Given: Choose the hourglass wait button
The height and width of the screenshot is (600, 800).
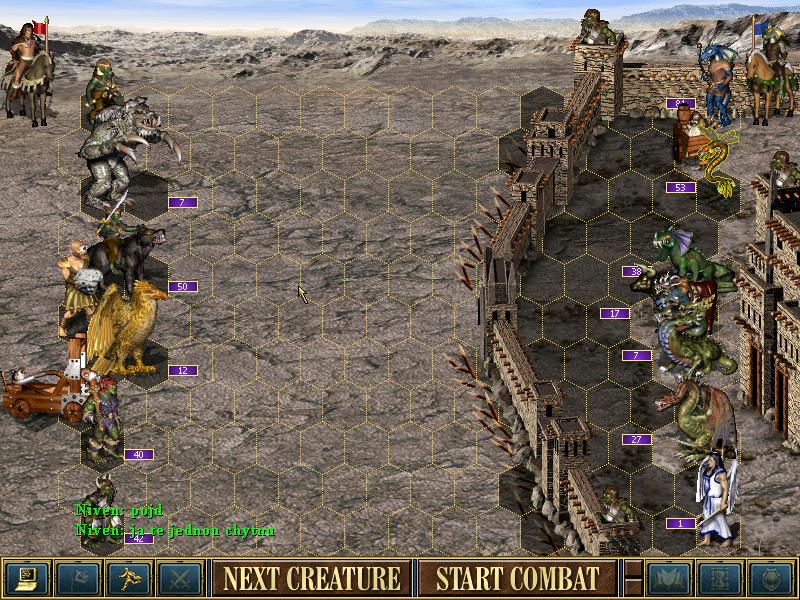Looking at the screenshot, I should (717, 578).
